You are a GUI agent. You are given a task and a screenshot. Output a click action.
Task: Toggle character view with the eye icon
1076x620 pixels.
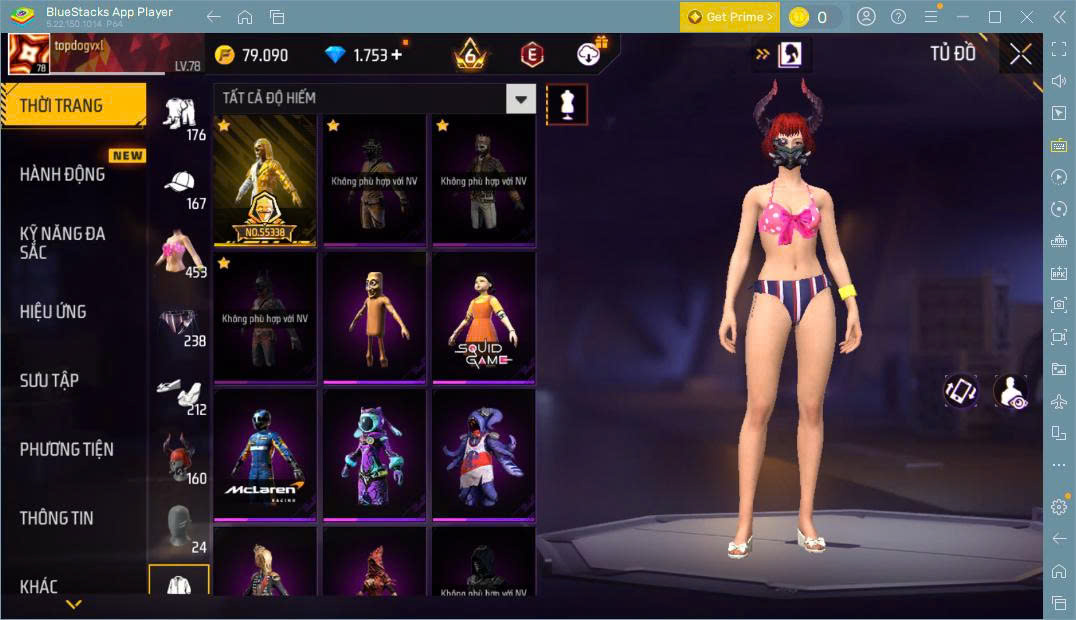[x=1010, y=391]
